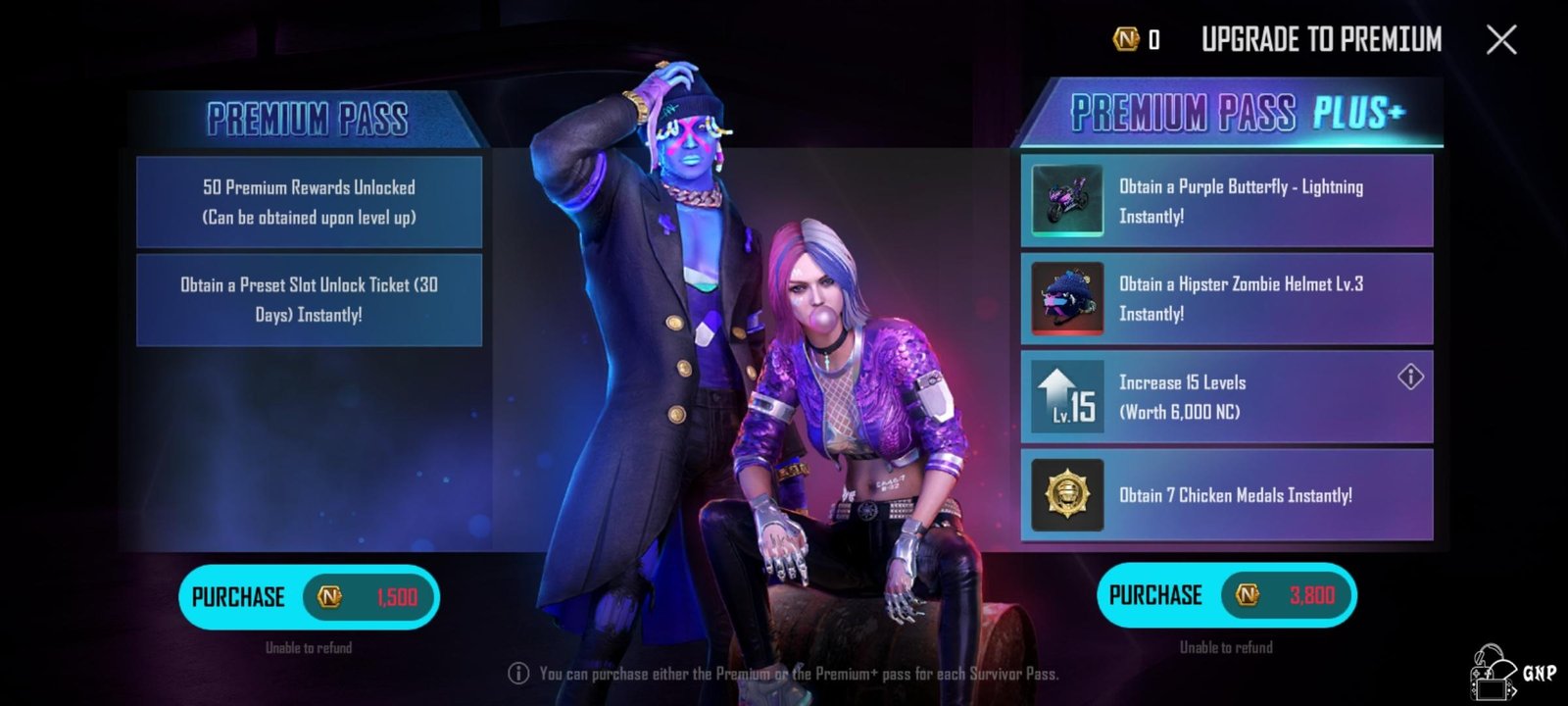The height and width of the screenshot is (706, 1568).
Task: Purchase Premium Pass for 1,500 NC
Action: pyautogui.click(x=309, y=596)
